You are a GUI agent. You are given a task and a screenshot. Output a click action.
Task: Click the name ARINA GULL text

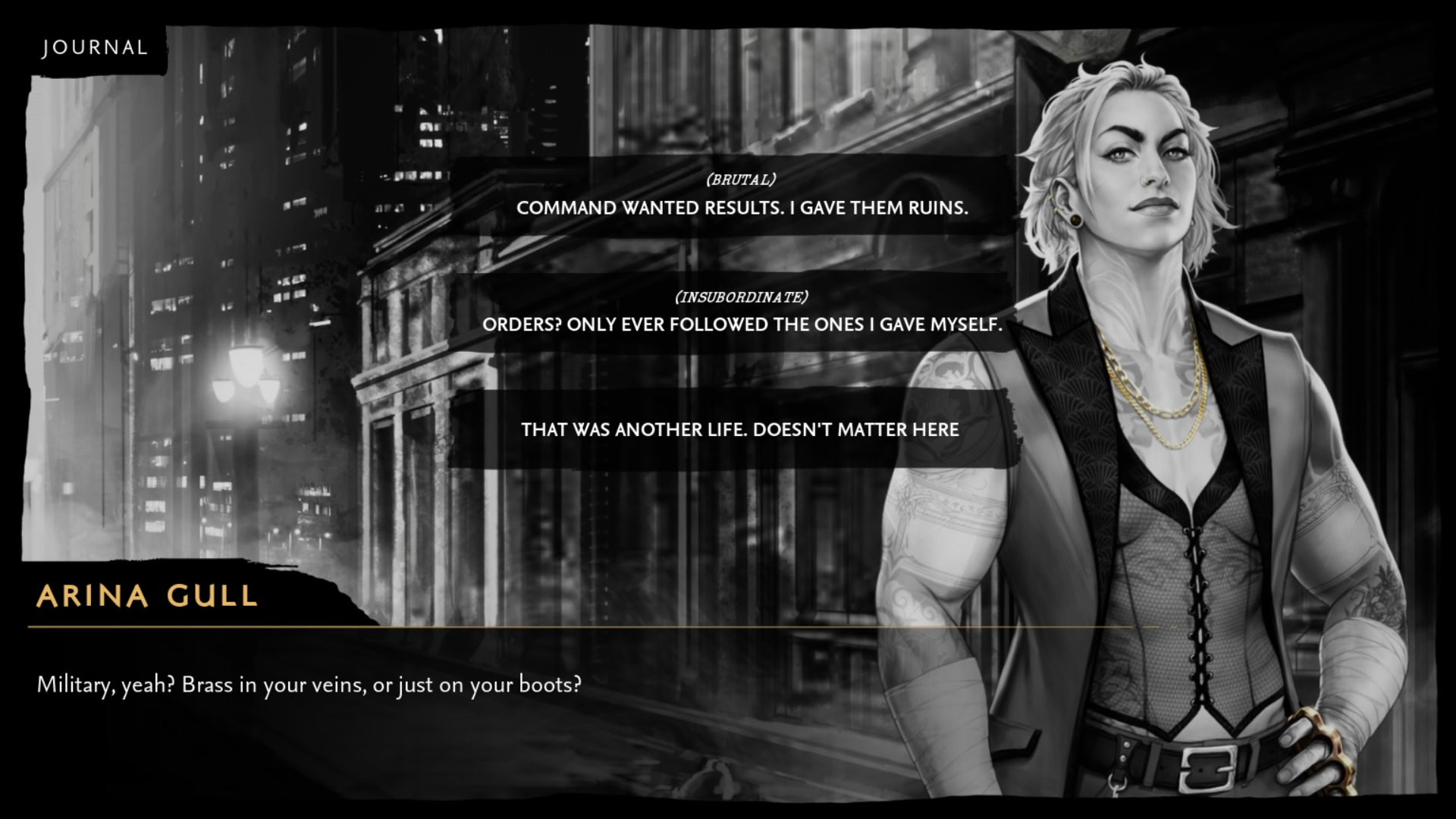click(144, 598)
